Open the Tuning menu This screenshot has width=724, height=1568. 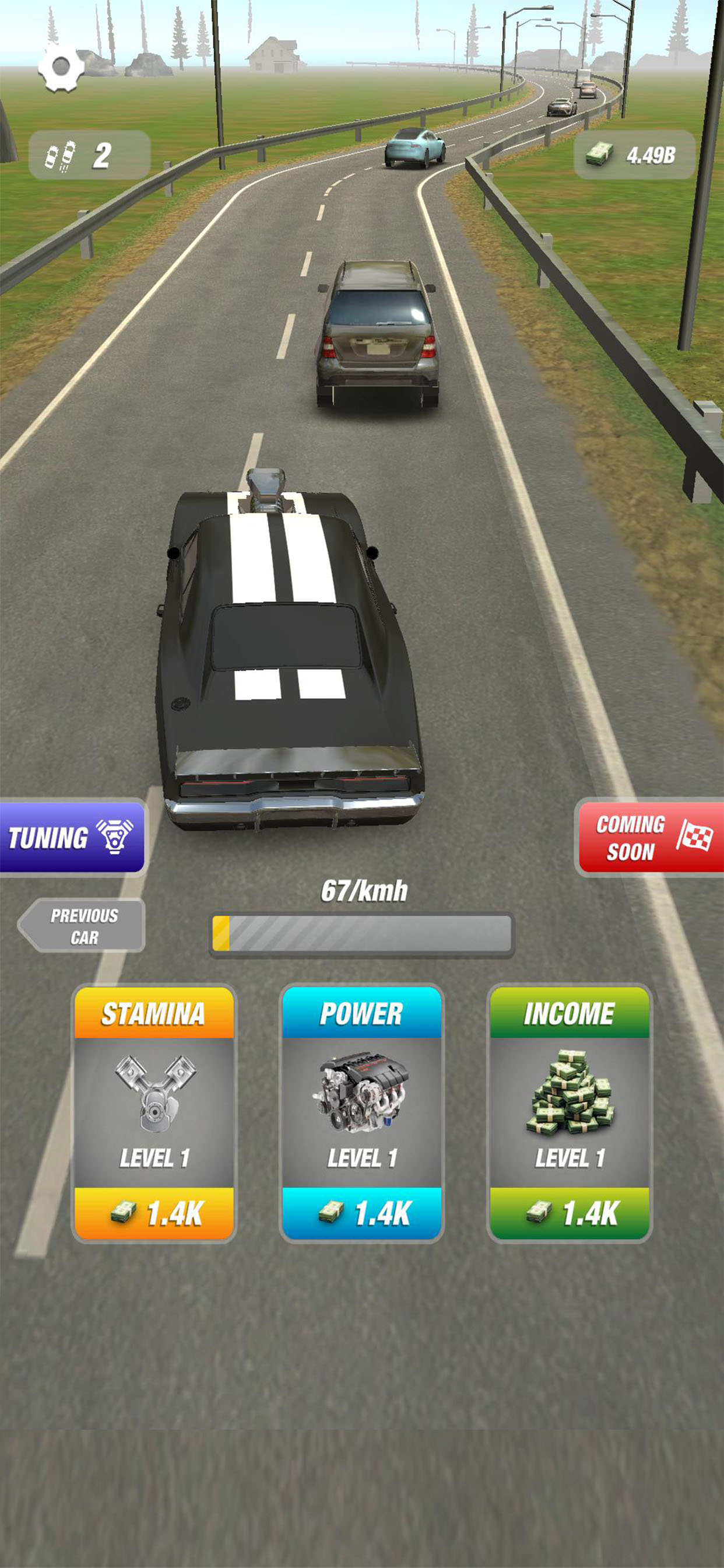72,837
